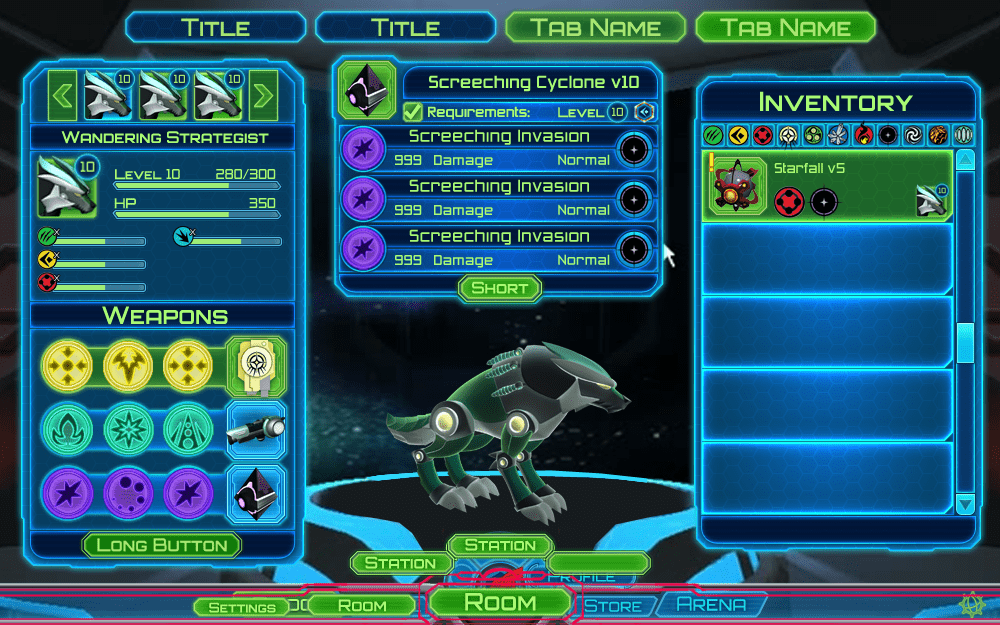Select the yellow weapon slot item
The image size is (1000, 625).
(256, 367)
